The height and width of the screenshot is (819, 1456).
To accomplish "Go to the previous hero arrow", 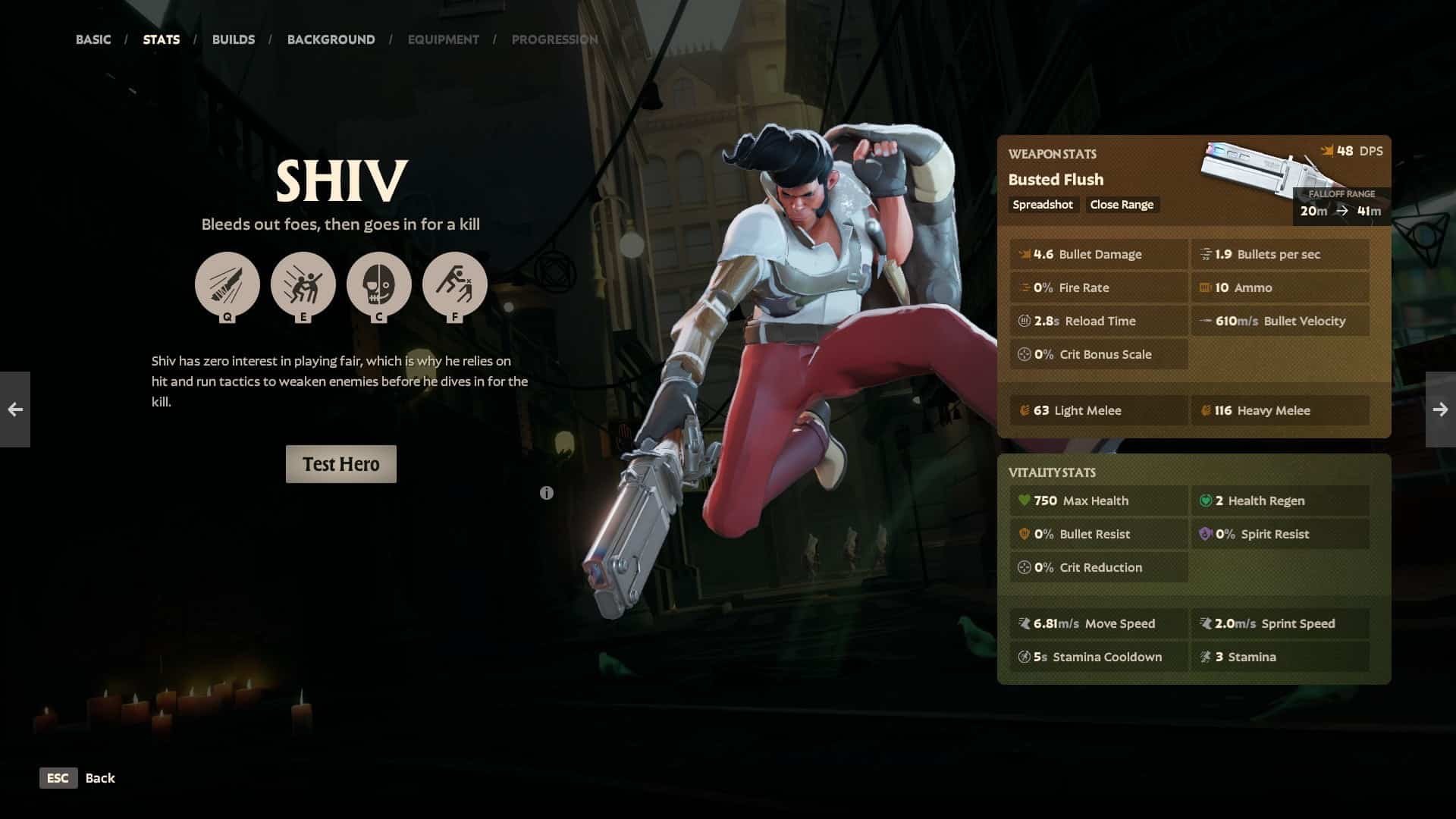I will click(15, 409).
